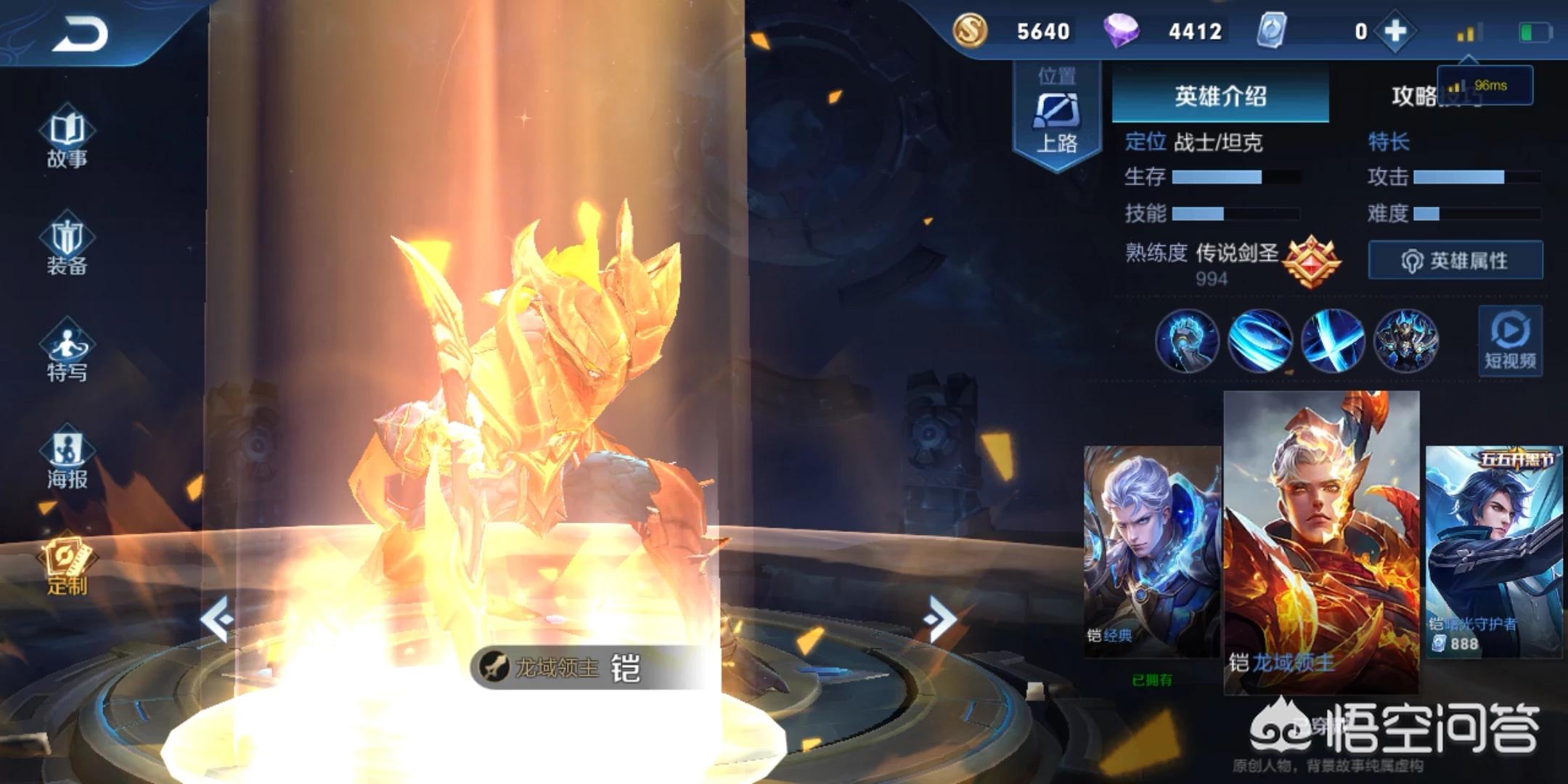Show the previous hero with left arrow

[x=218, y=619]
